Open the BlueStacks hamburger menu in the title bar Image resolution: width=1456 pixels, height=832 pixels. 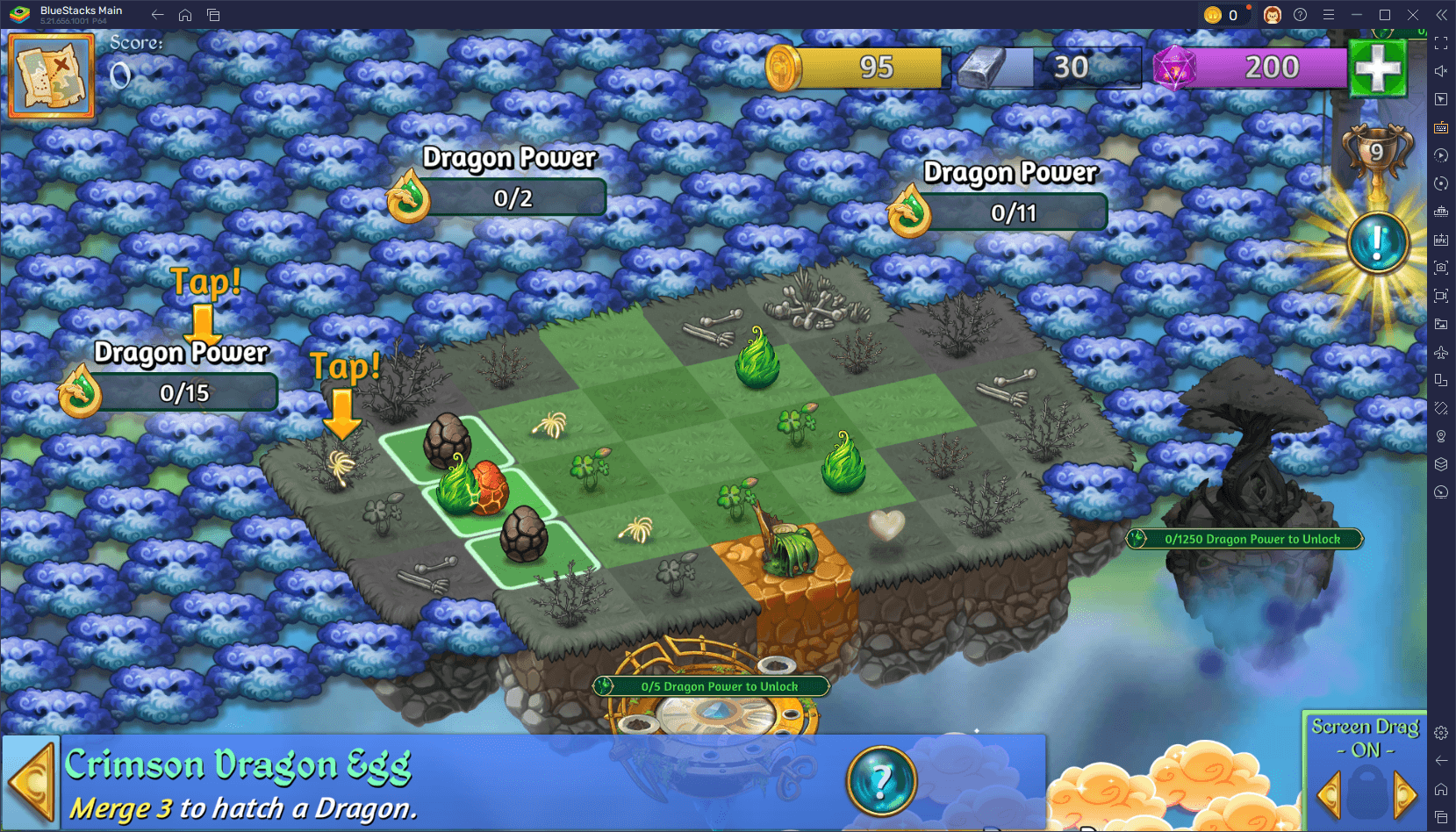(x=1330, y=14)
